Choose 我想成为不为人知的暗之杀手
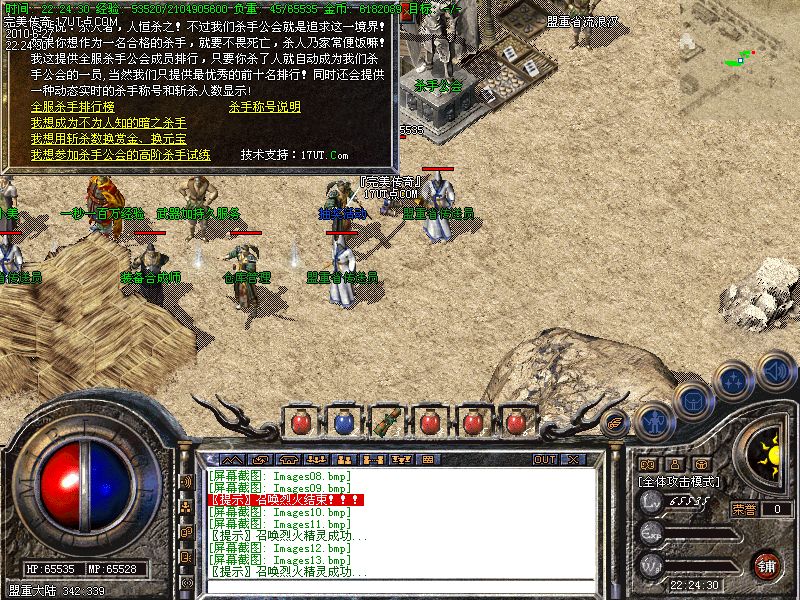 point(108,122)
